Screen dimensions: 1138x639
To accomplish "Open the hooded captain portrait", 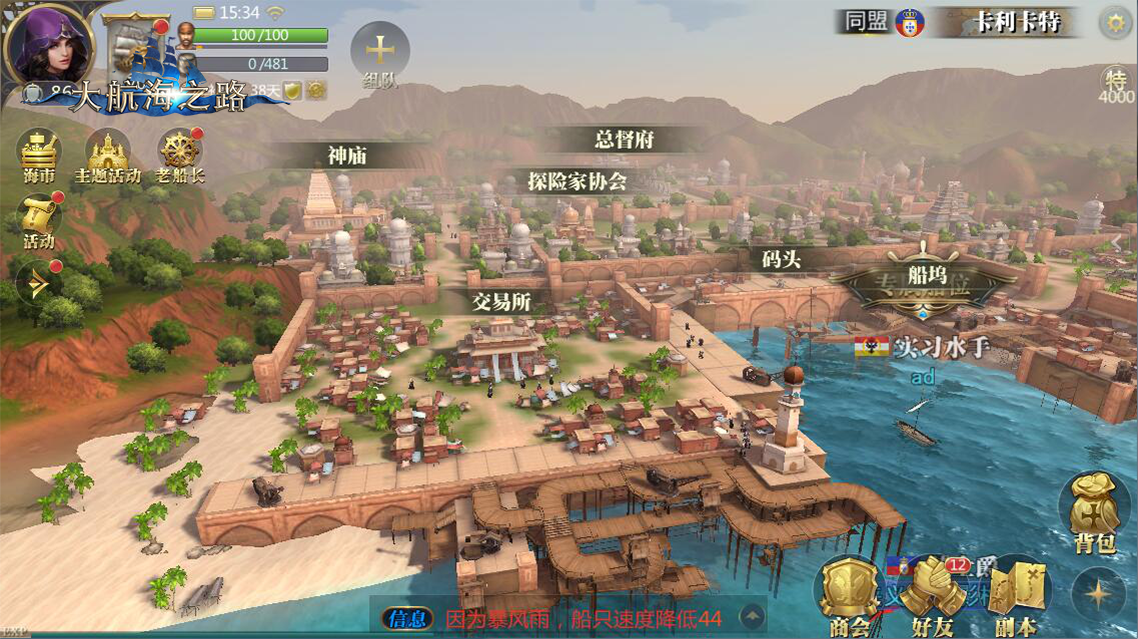I will tap(47, 44).
